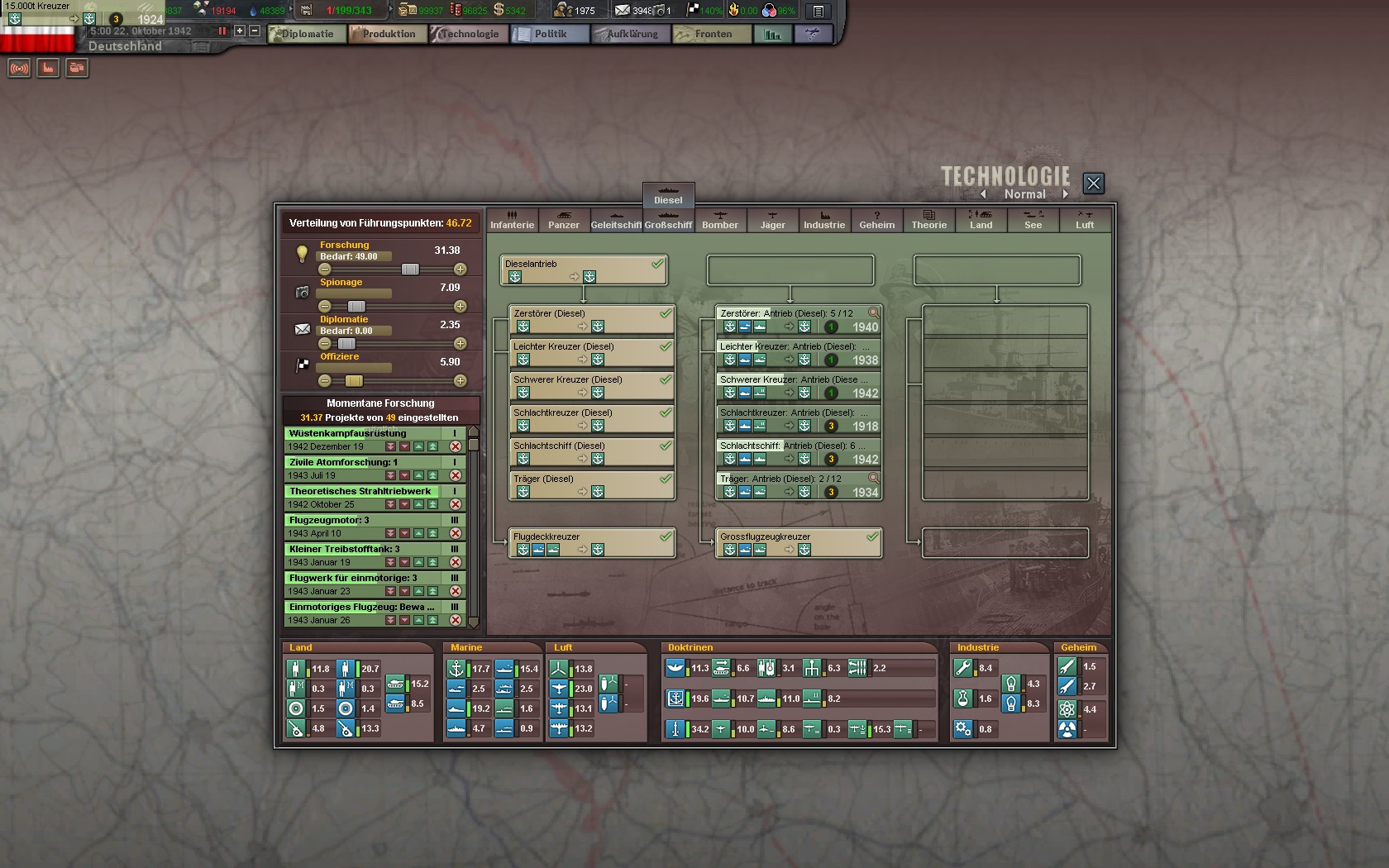Open the Politik menu

tap(550, 34)
